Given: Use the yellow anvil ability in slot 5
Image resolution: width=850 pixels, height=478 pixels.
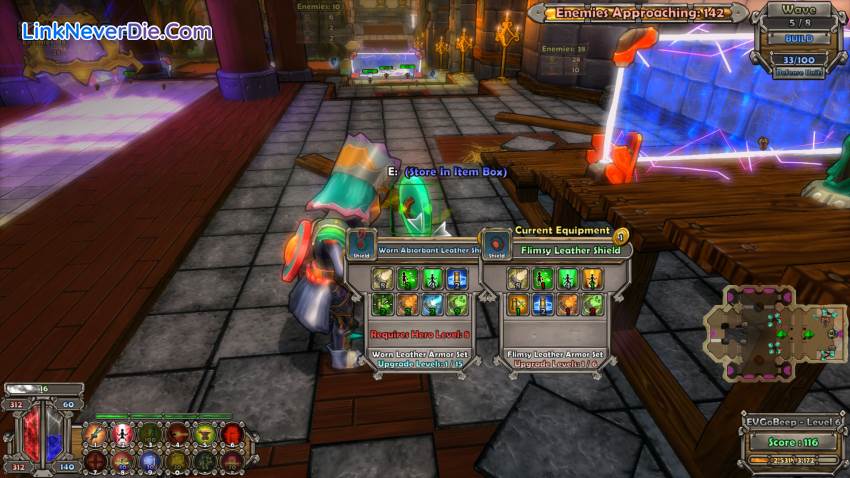Looking at the screenshot, I should pos(204,434).
